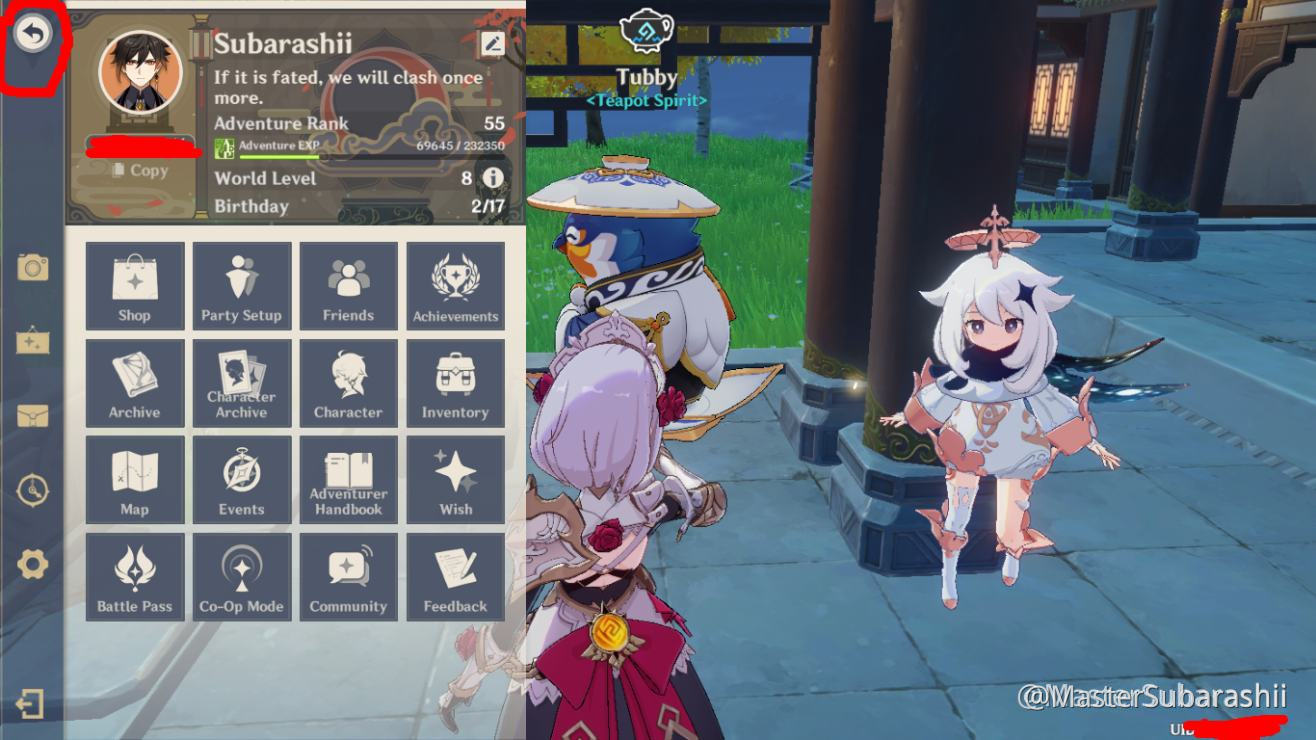This screenshot has width=1316, height=740.
Task: Open the Shop from the Paimon menu
Action: (x=134, y=285)
